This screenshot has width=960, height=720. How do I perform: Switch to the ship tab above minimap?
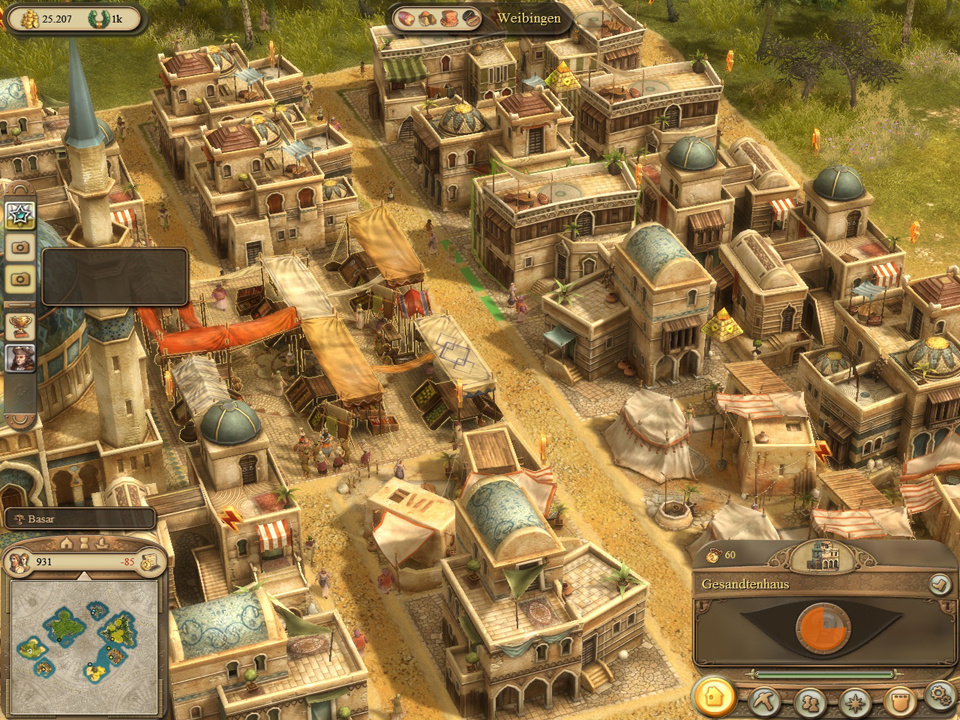pyautogui.click(x=101, y=543)
